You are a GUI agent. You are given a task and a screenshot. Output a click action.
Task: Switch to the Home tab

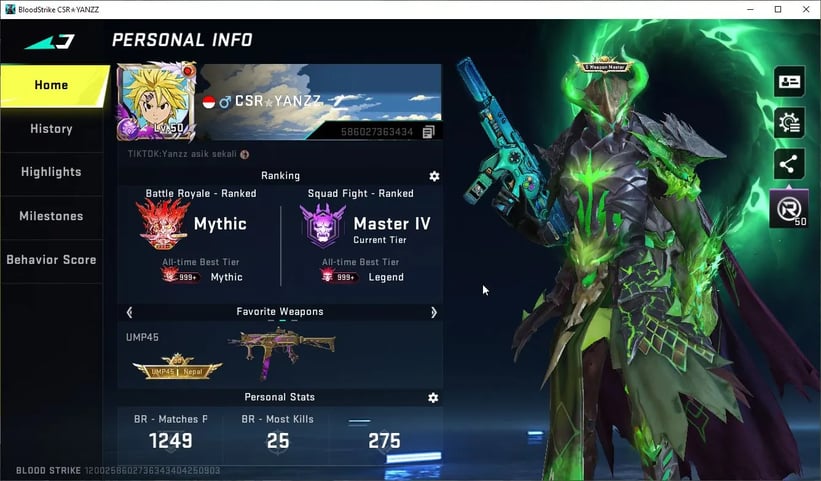51,85
